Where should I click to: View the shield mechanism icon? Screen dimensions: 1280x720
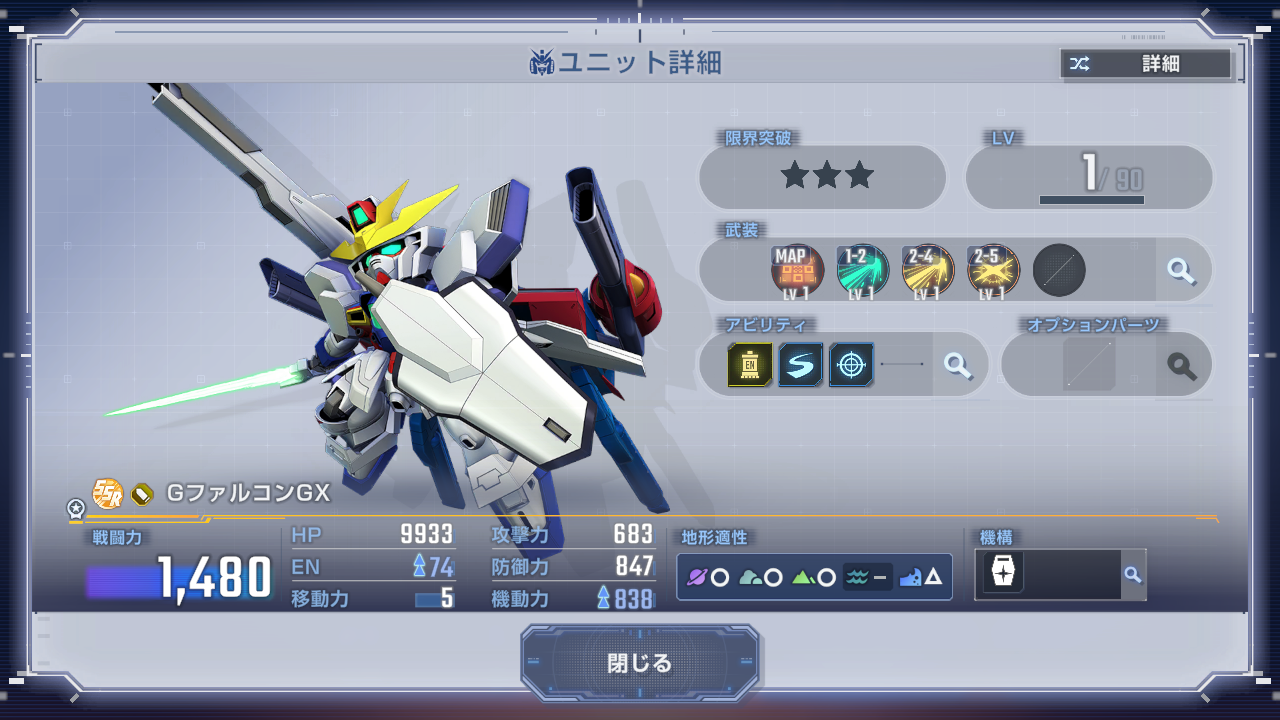tap(1002, 574)
